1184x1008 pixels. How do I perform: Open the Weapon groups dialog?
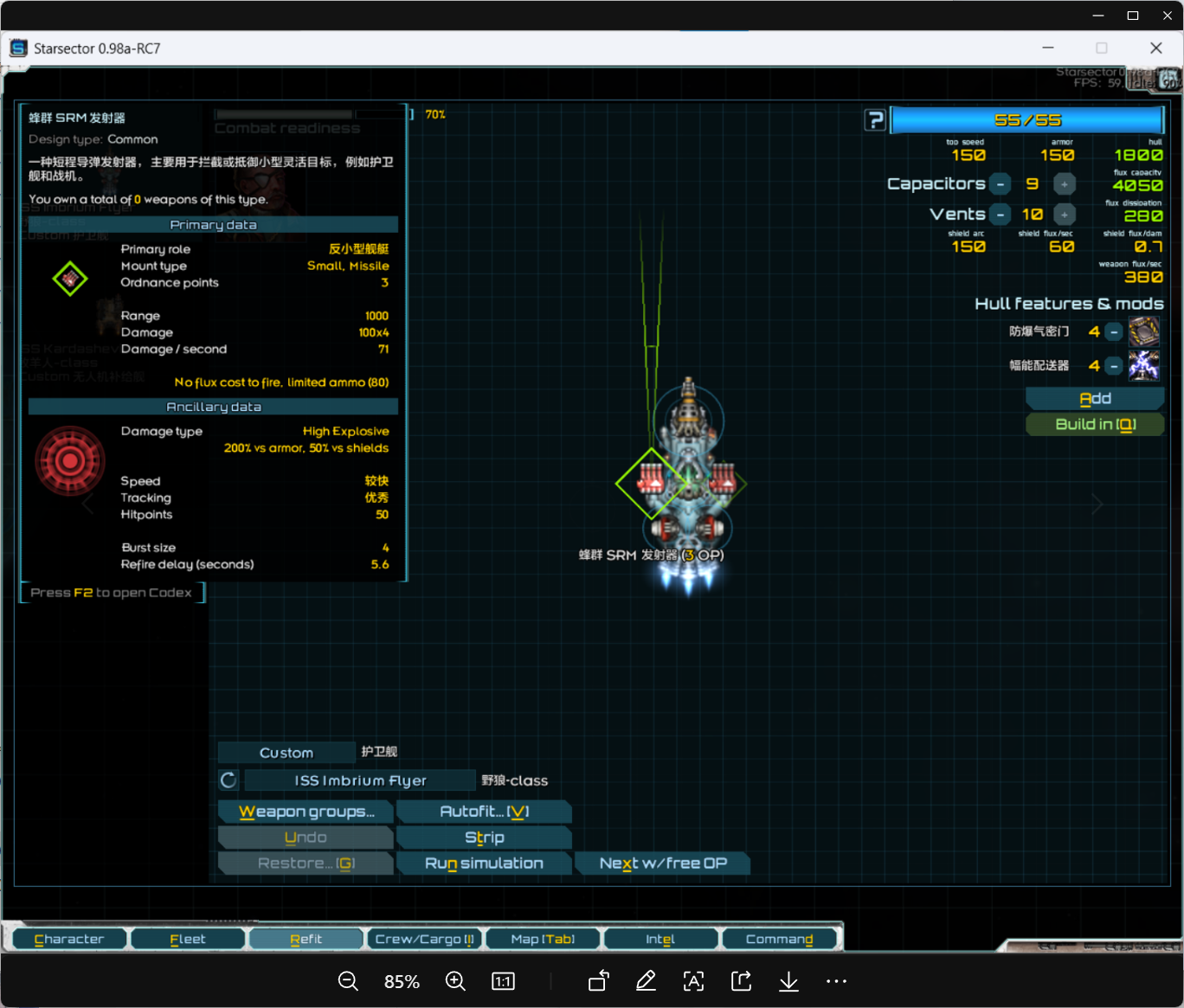pyautogui.click(x=306, y=812)
